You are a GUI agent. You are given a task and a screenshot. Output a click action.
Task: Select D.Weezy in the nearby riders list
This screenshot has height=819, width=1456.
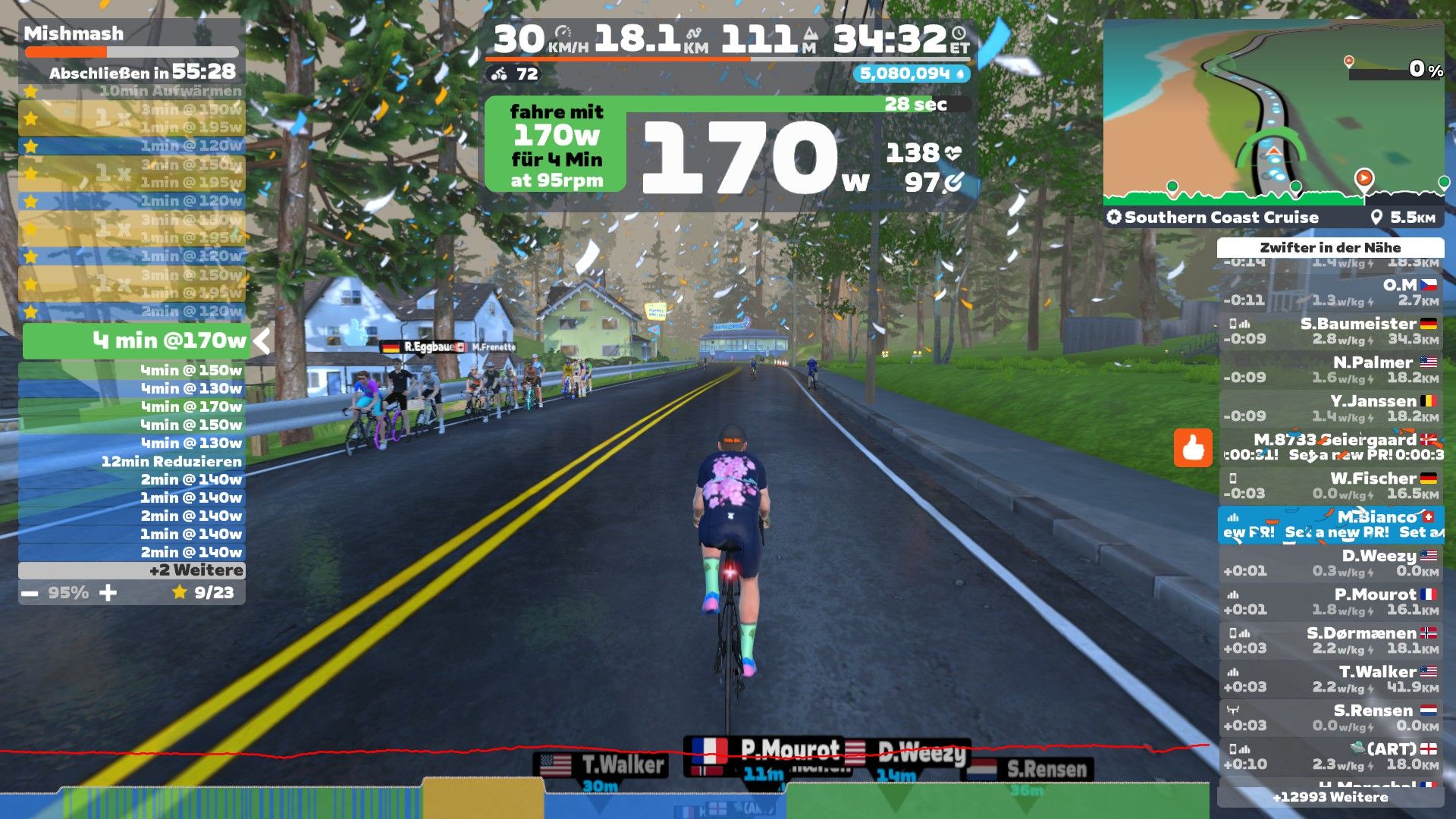1332,563
